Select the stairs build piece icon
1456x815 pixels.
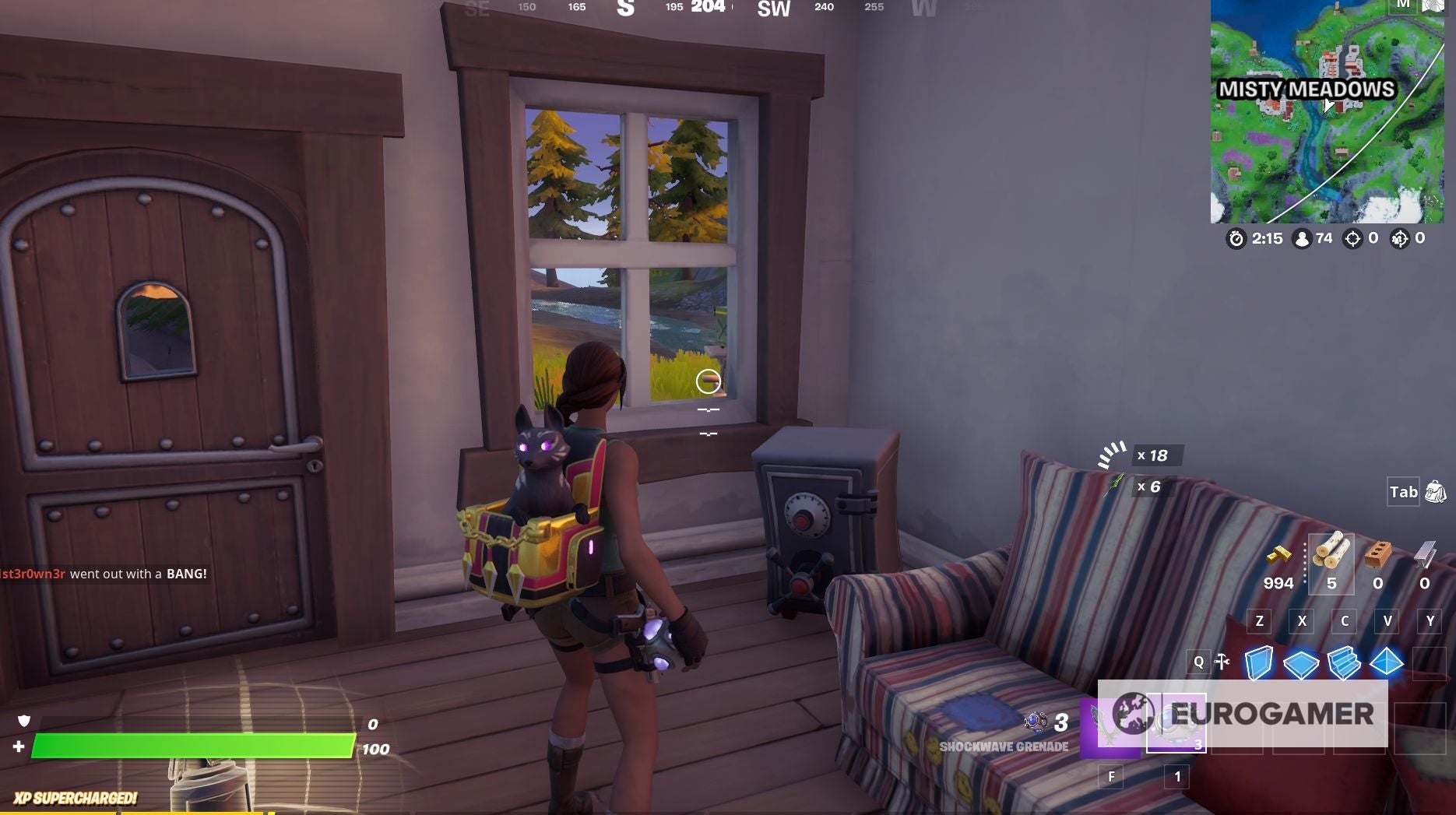coord(1343,662)
